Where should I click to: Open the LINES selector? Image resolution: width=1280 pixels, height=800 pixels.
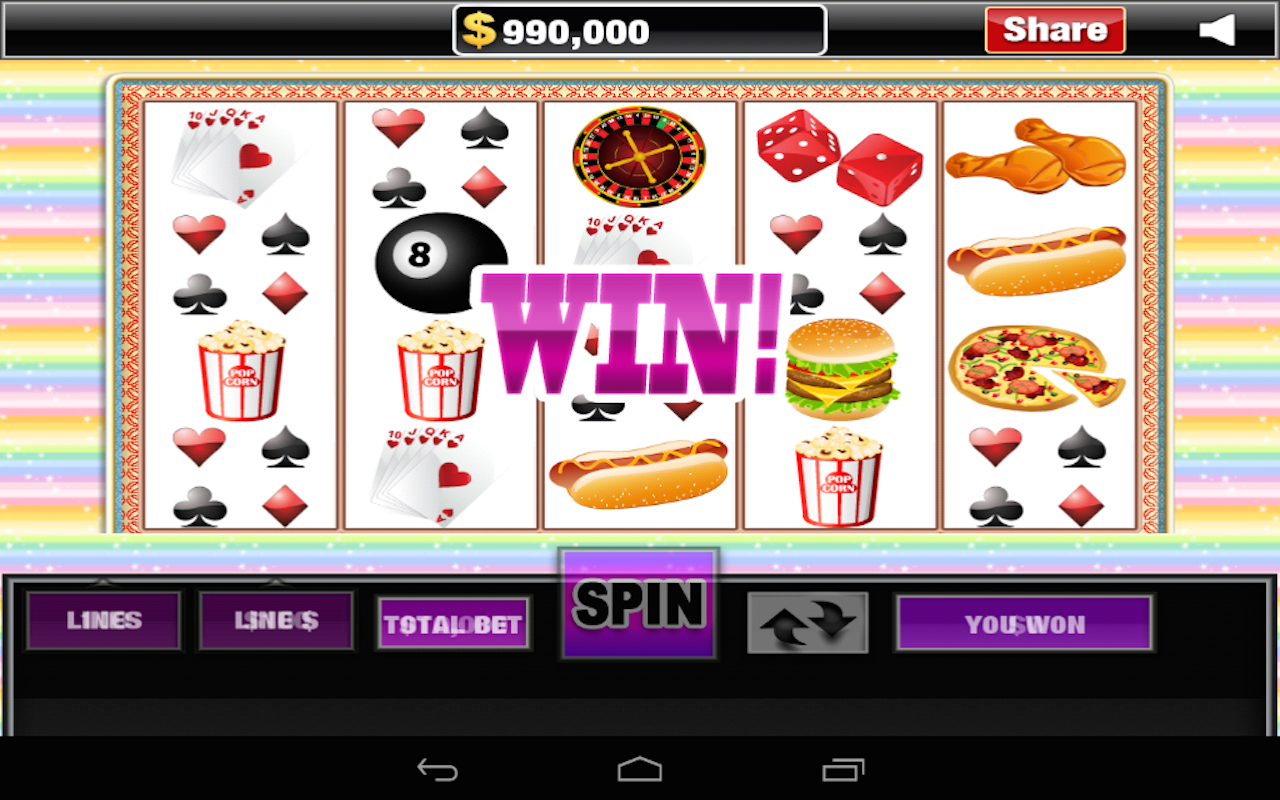coord(103,620)
